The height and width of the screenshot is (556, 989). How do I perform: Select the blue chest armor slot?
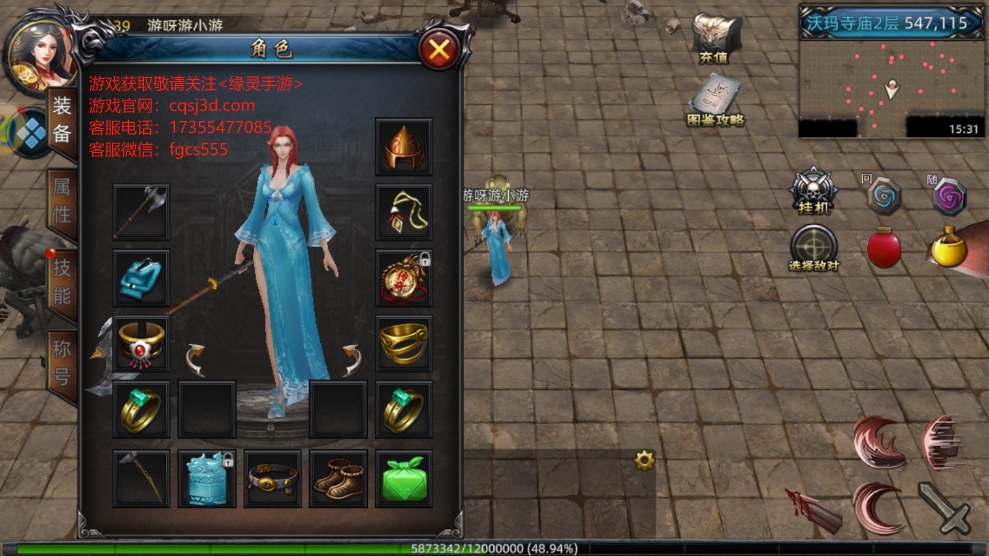[x=141, y=277]
